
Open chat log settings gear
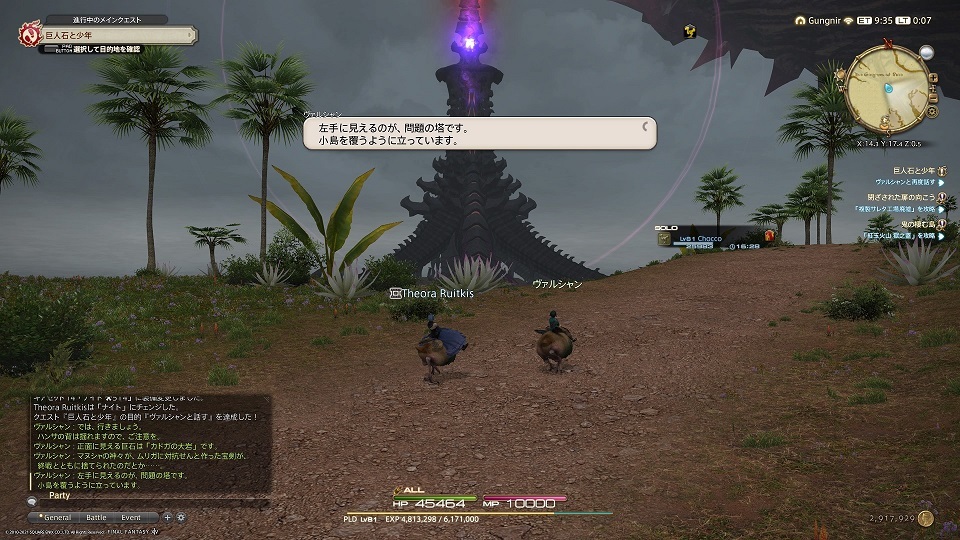coord(181,517)
